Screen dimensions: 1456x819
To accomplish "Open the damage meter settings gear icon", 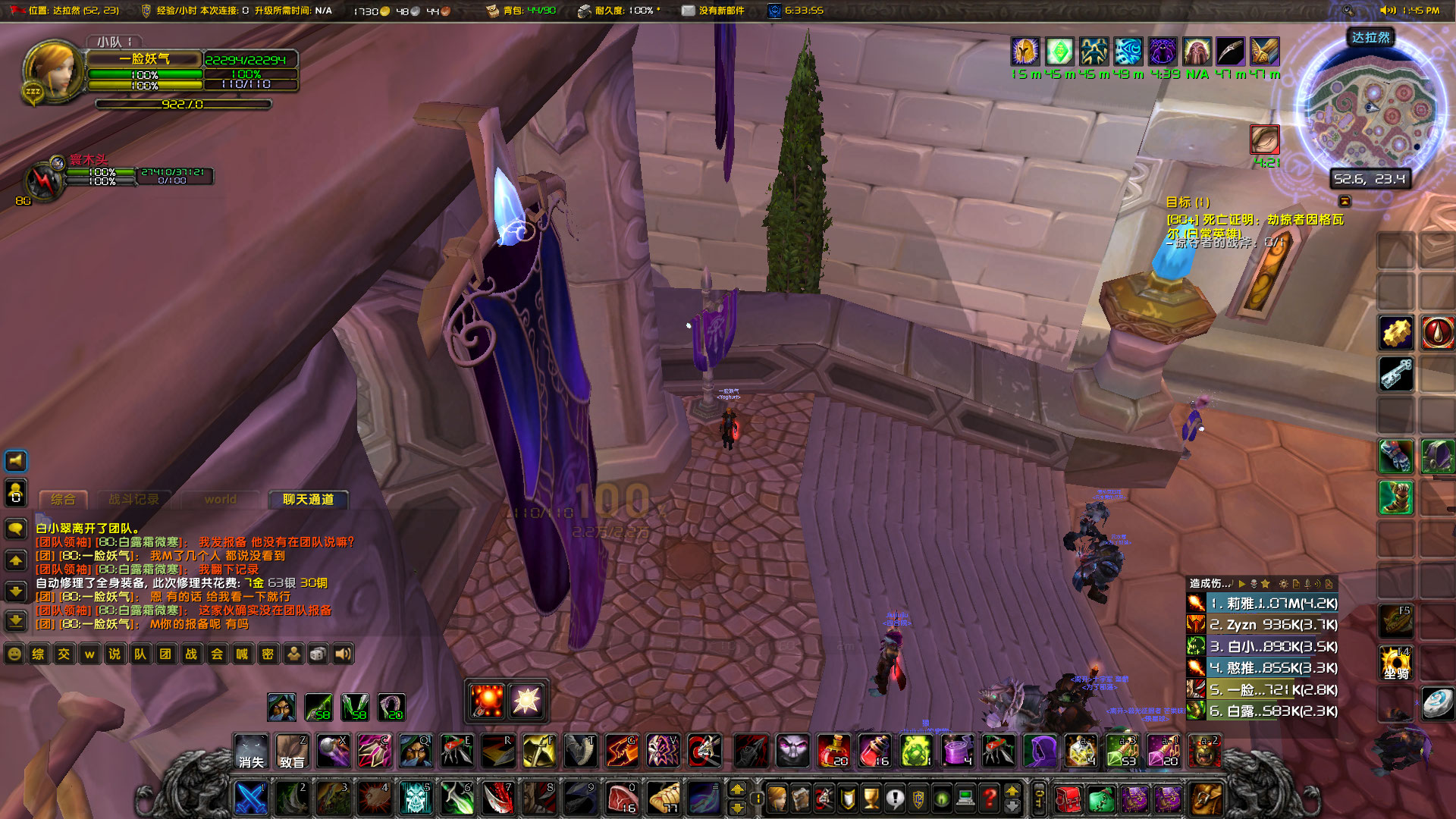I will [x=1284, y=582].
